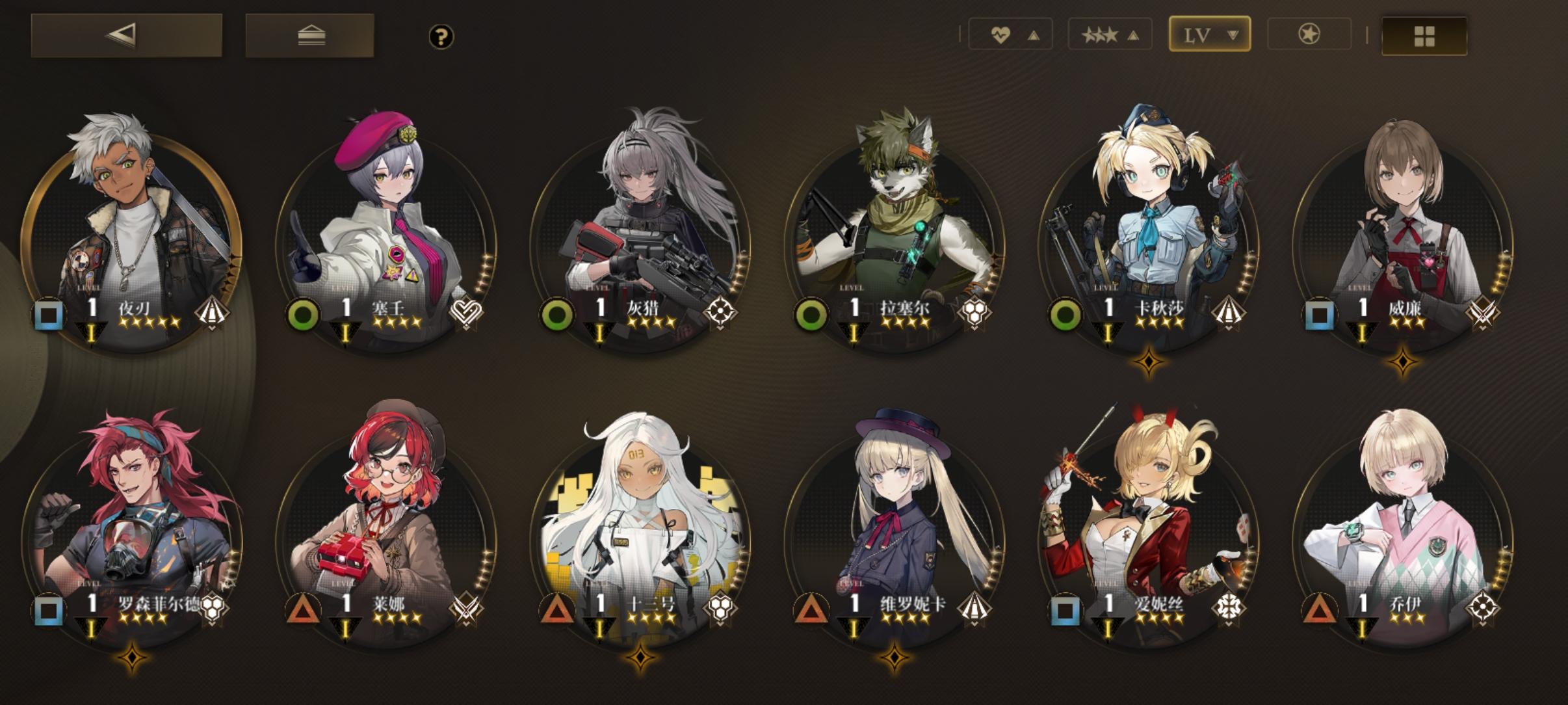Collapse the list using the top-left back arrow

click(125, 37)
